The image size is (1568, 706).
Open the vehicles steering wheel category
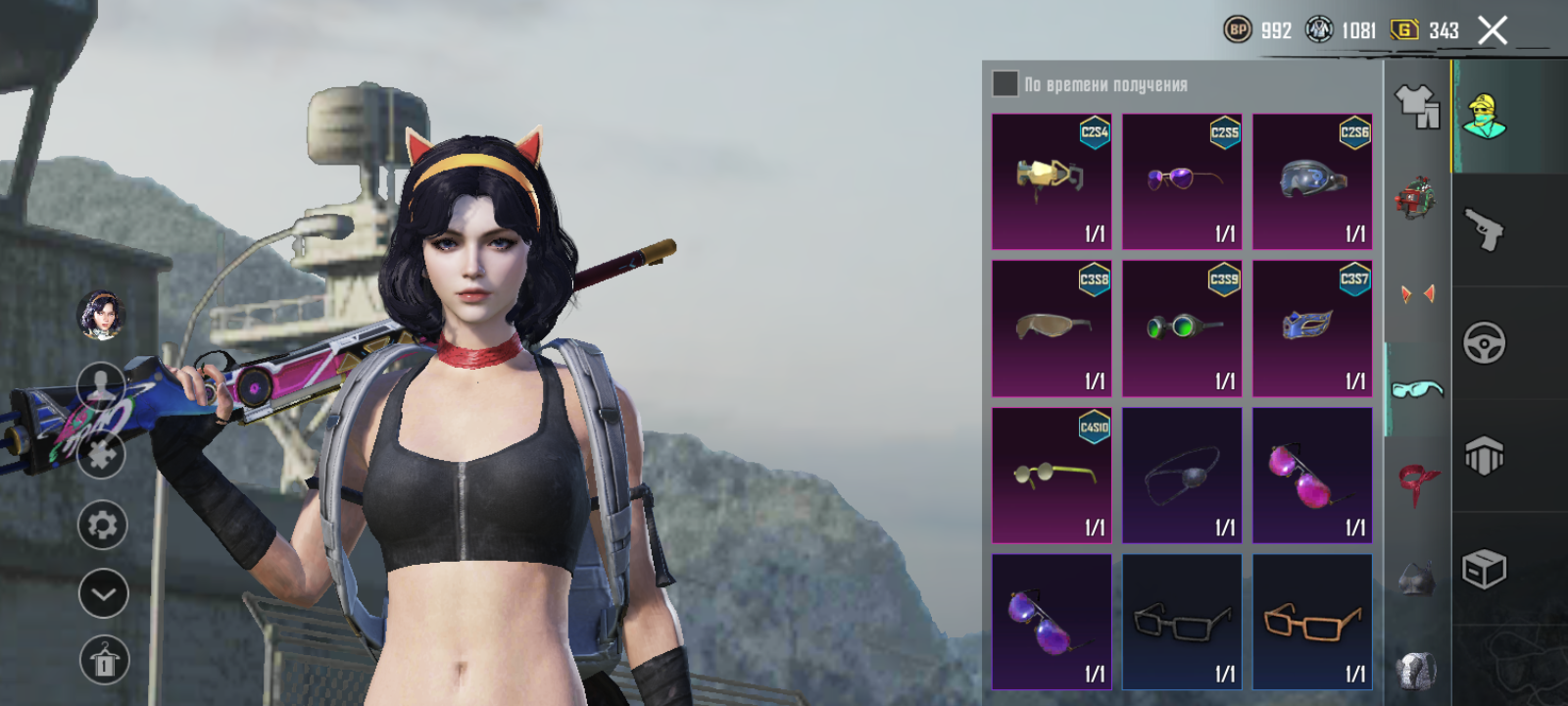[x=1485, y=343]
